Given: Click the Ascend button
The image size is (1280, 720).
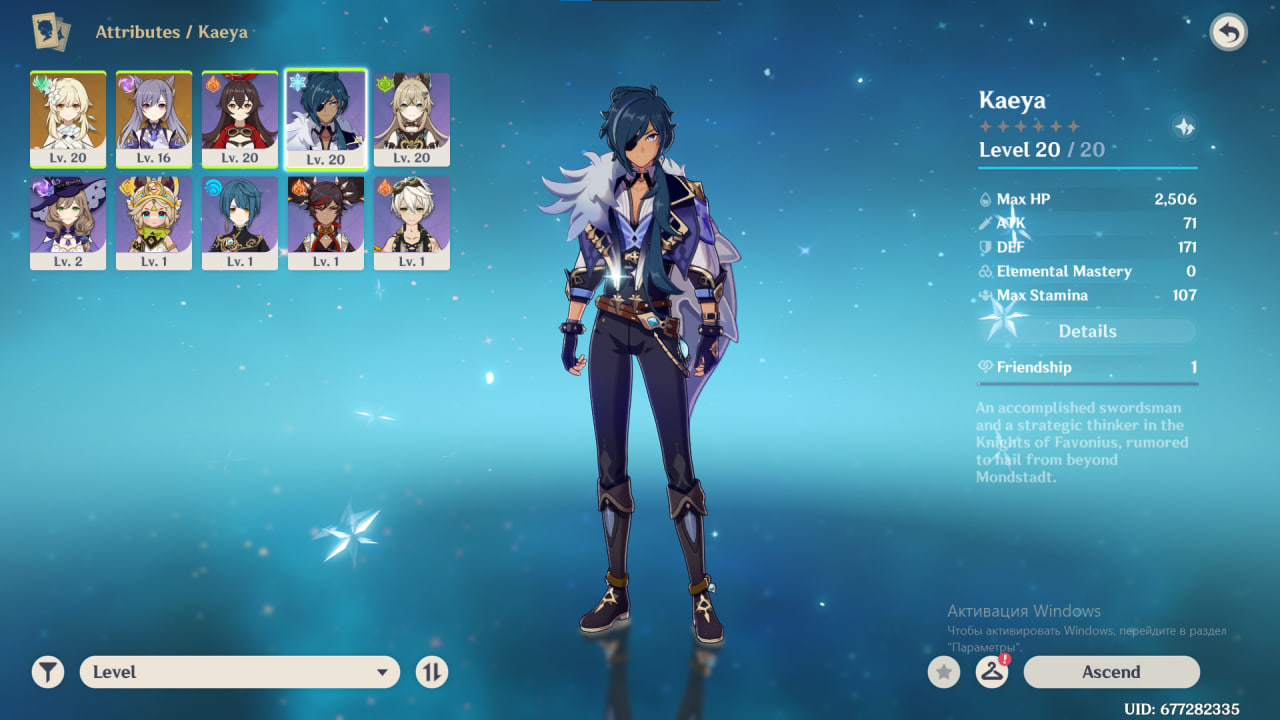Looking at the screenshot, I should point(1111,672).
